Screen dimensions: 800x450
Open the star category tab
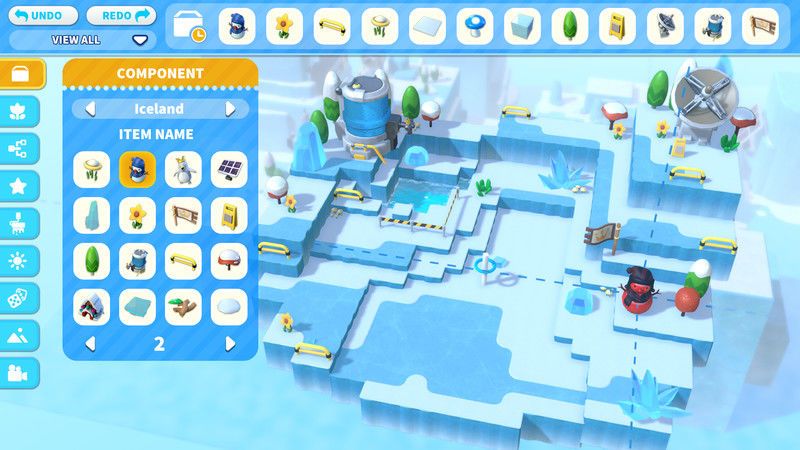coord(21,186)
